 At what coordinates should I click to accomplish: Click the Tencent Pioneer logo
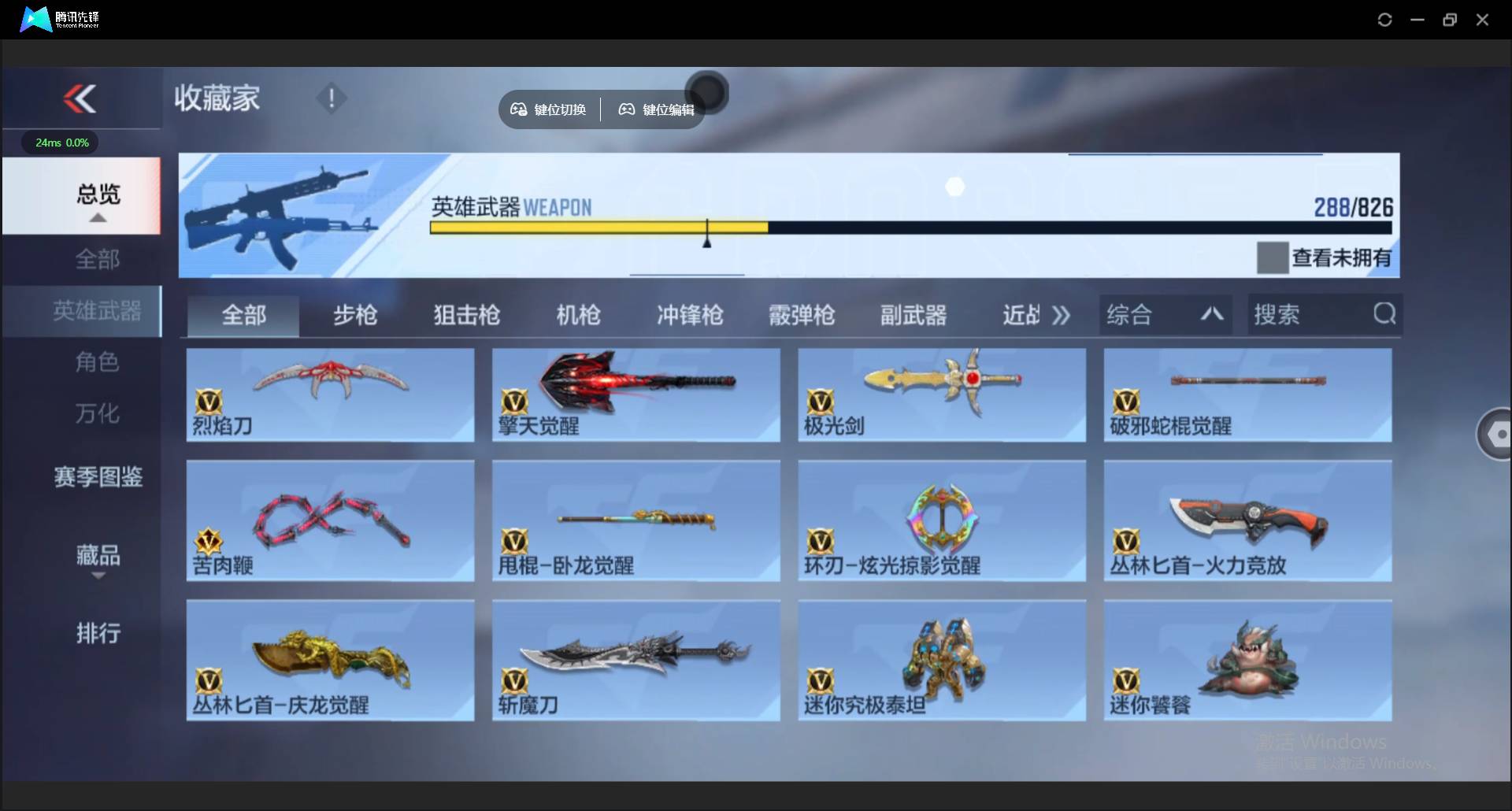[35, 19]
